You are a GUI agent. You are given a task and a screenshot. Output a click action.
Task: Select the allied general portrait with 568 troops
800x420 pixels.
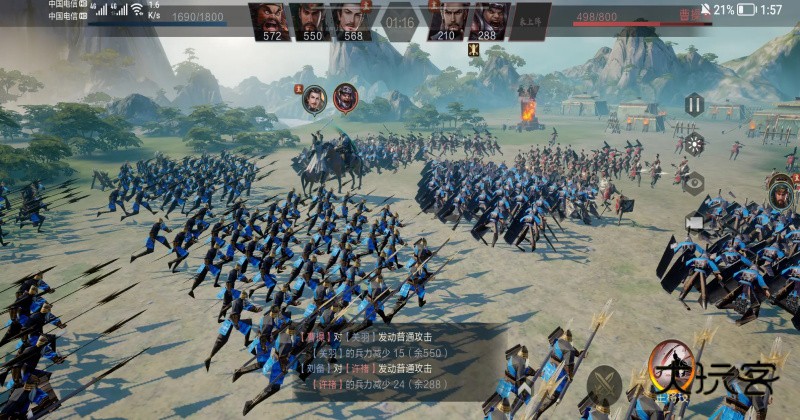(x=353, y=21)
